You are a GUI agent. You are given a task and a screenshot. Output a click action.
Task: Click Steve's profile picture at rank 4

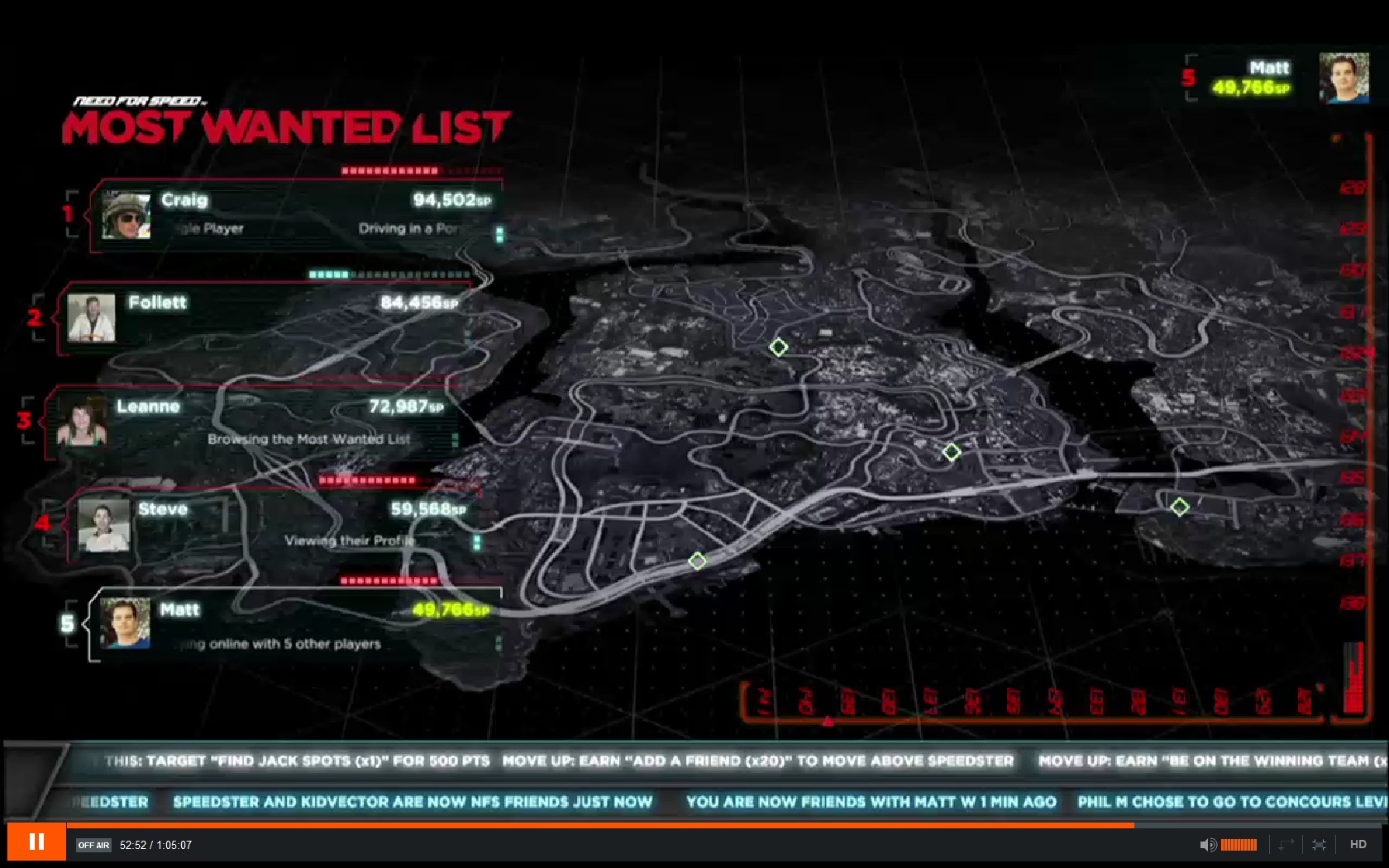107,527
